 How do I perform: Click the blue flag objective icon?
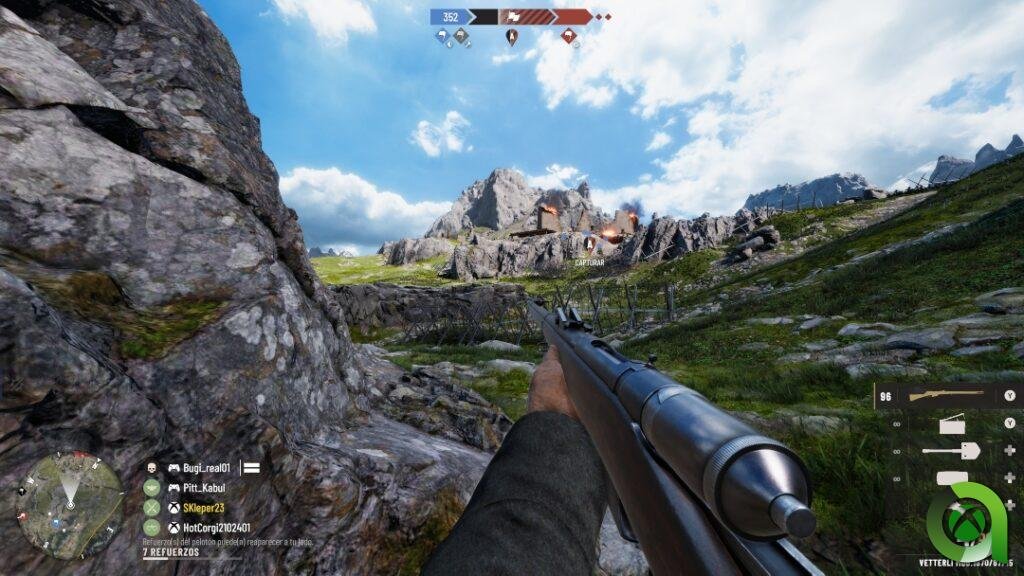(442, 37)
